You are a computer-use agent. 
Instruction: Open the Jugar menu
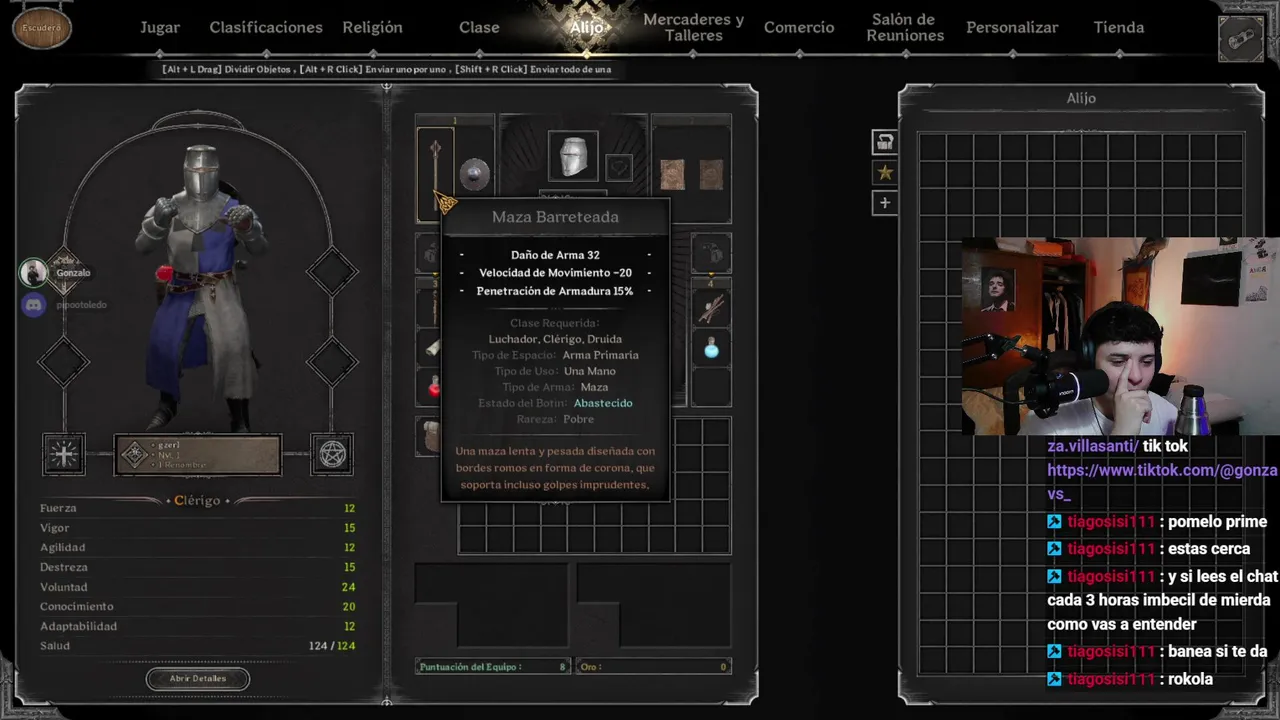160,28
